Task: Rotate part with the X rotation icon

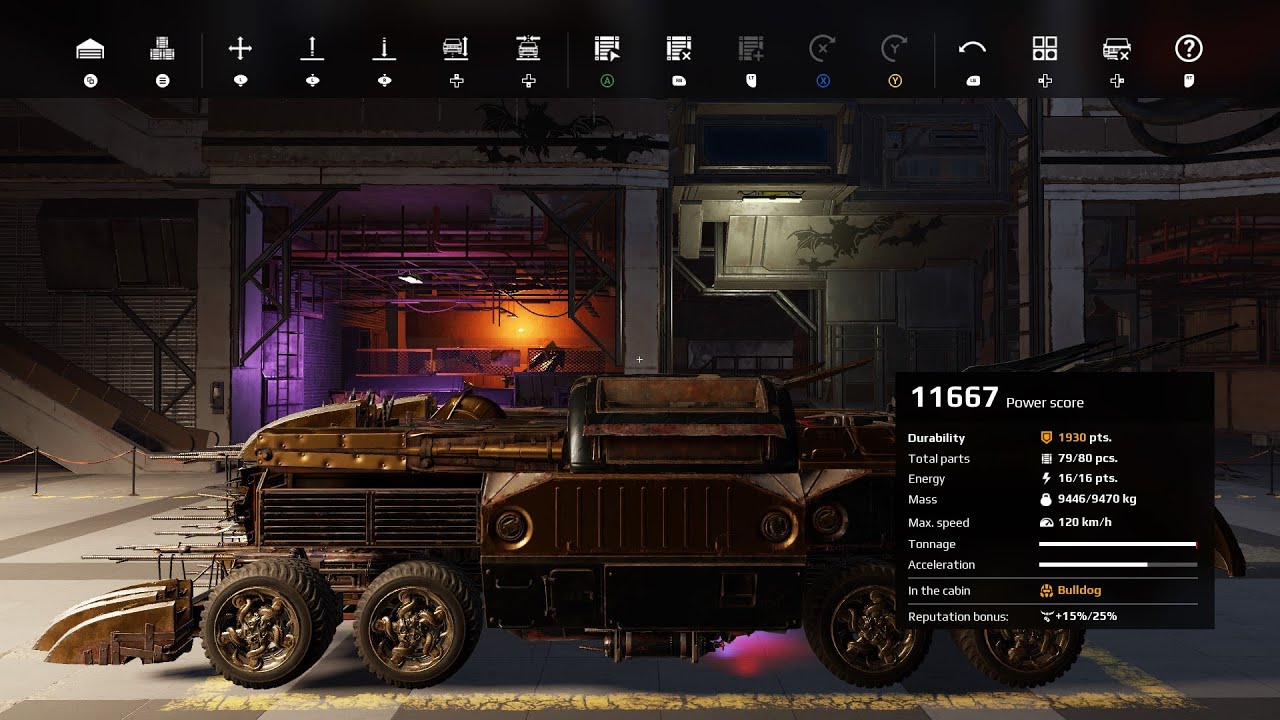Action: tap(822, 48)
